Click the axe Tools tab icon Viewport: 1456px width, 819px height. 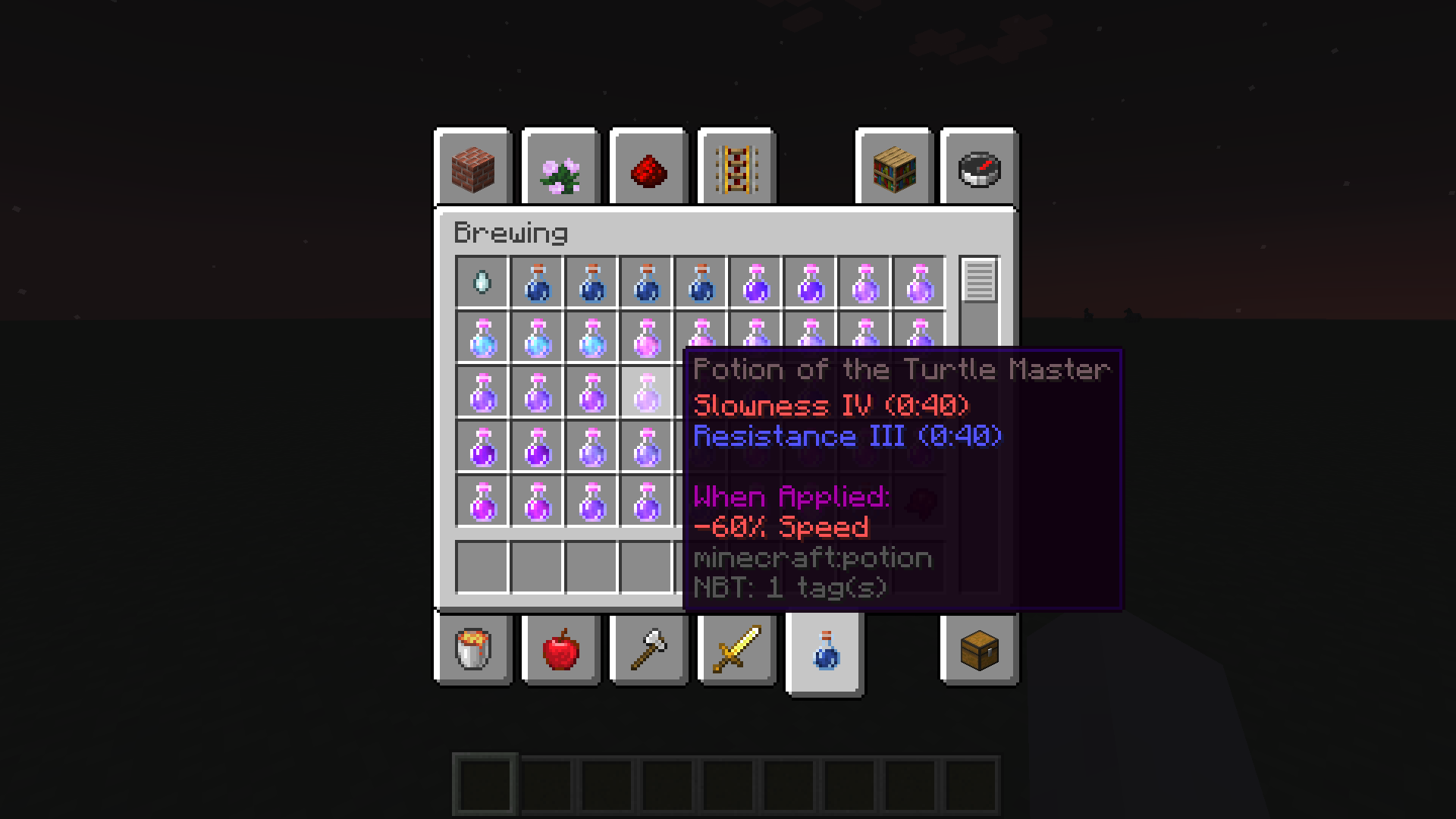pos(648,651)
